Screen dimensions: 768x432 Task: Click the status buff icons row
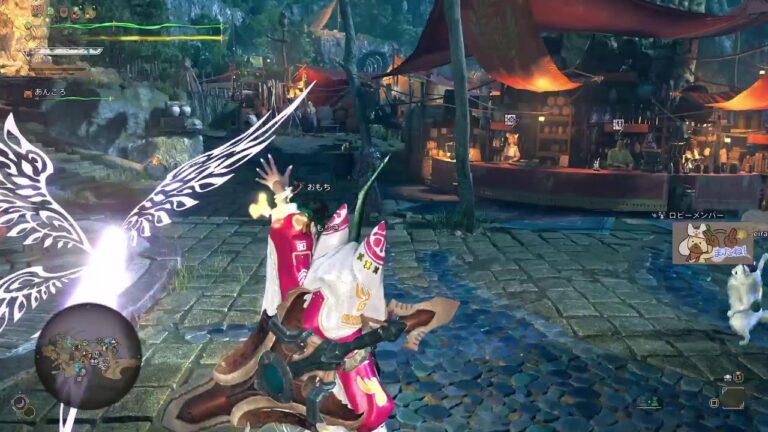point(76,12)
